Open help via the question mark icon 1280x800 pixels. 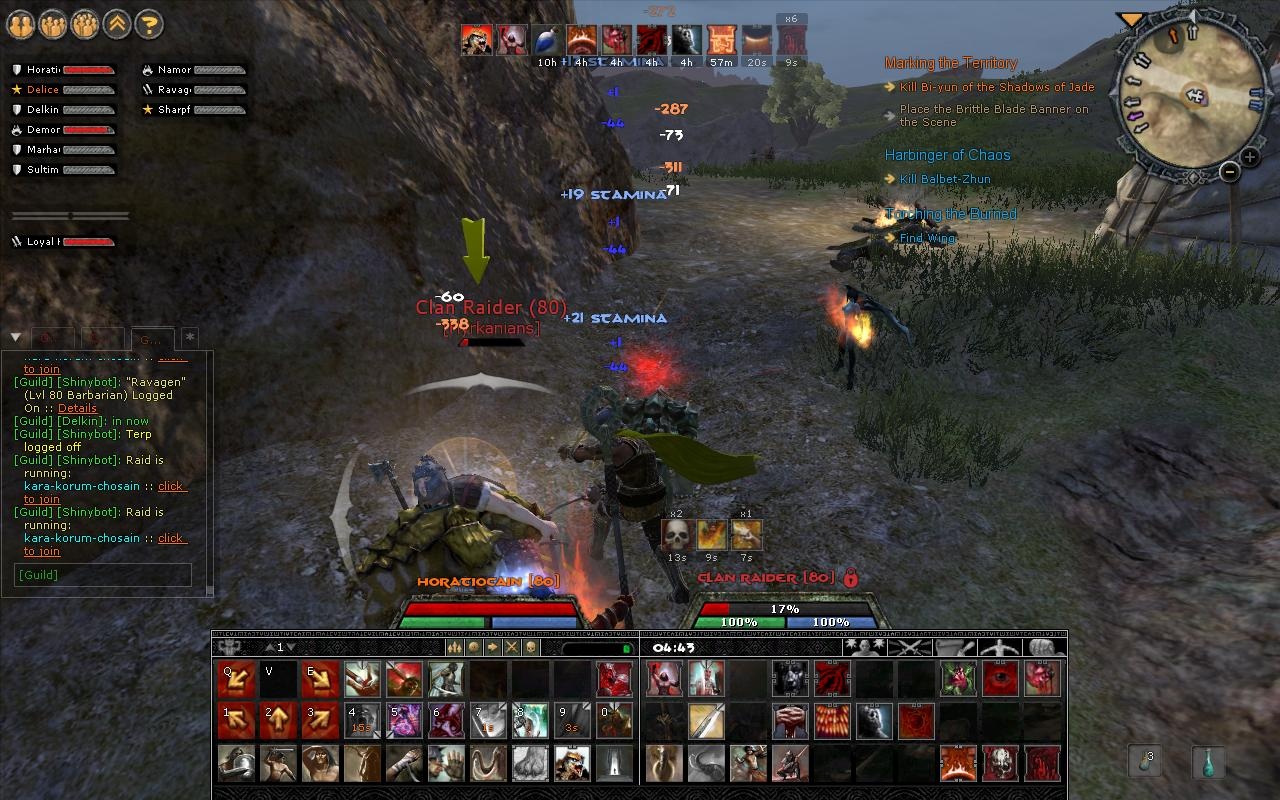pyautogui.click(x=149, y=24)
